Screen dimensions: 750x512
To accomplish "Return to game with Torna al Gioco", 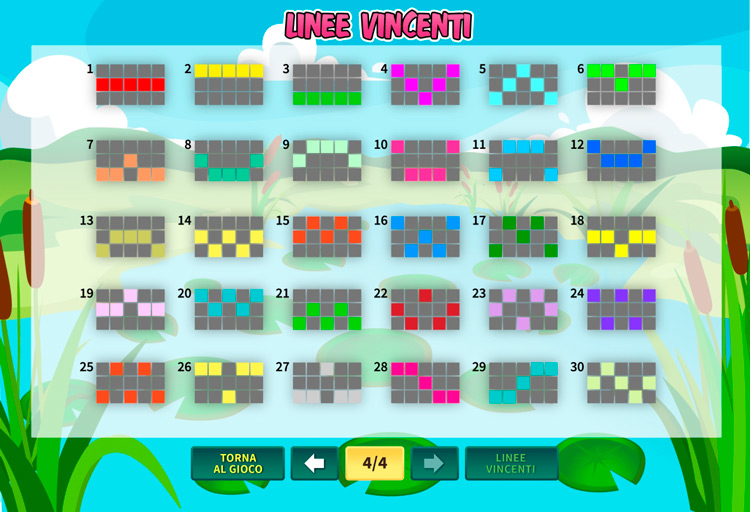I will tap(238, 463).
